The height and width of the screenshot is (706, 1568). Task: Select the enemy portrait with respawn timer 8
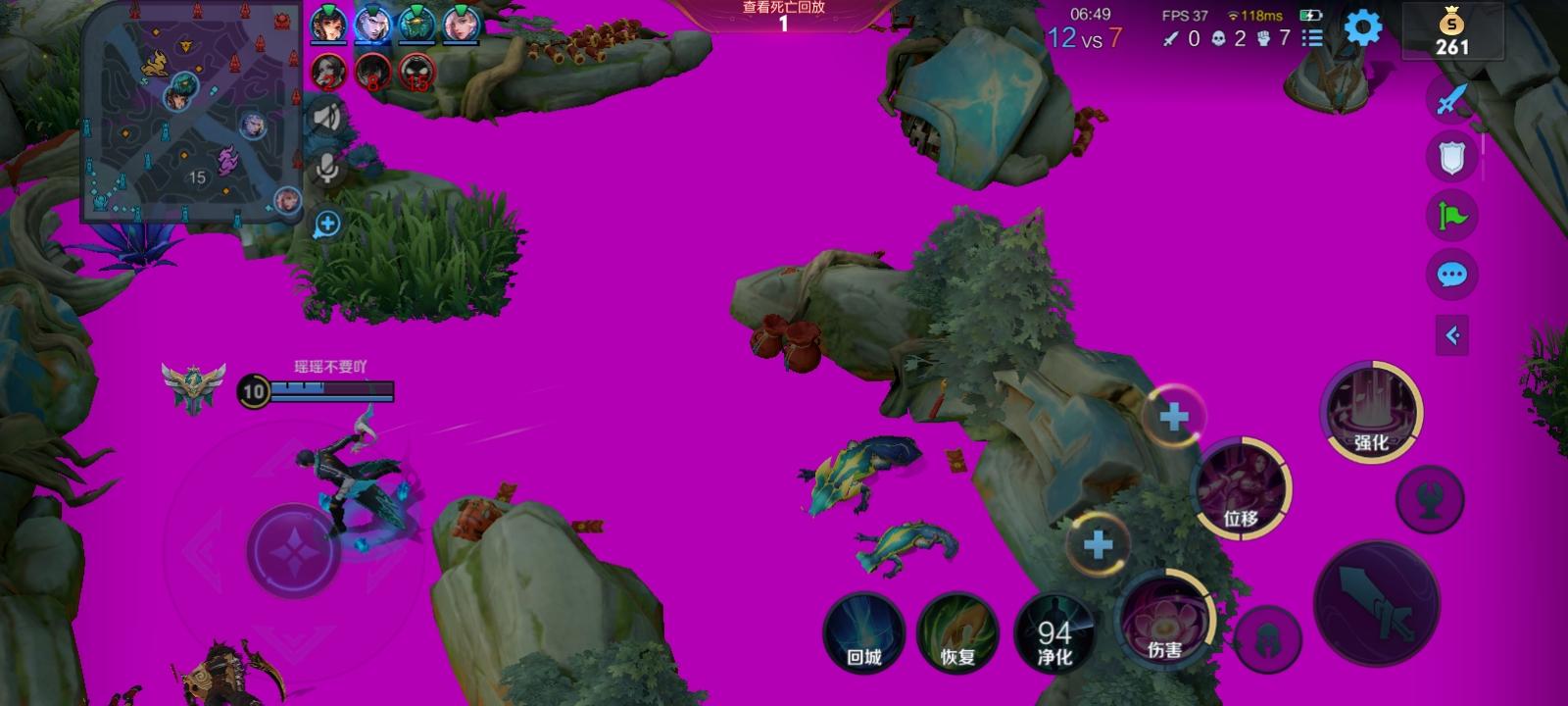[372, 72]
